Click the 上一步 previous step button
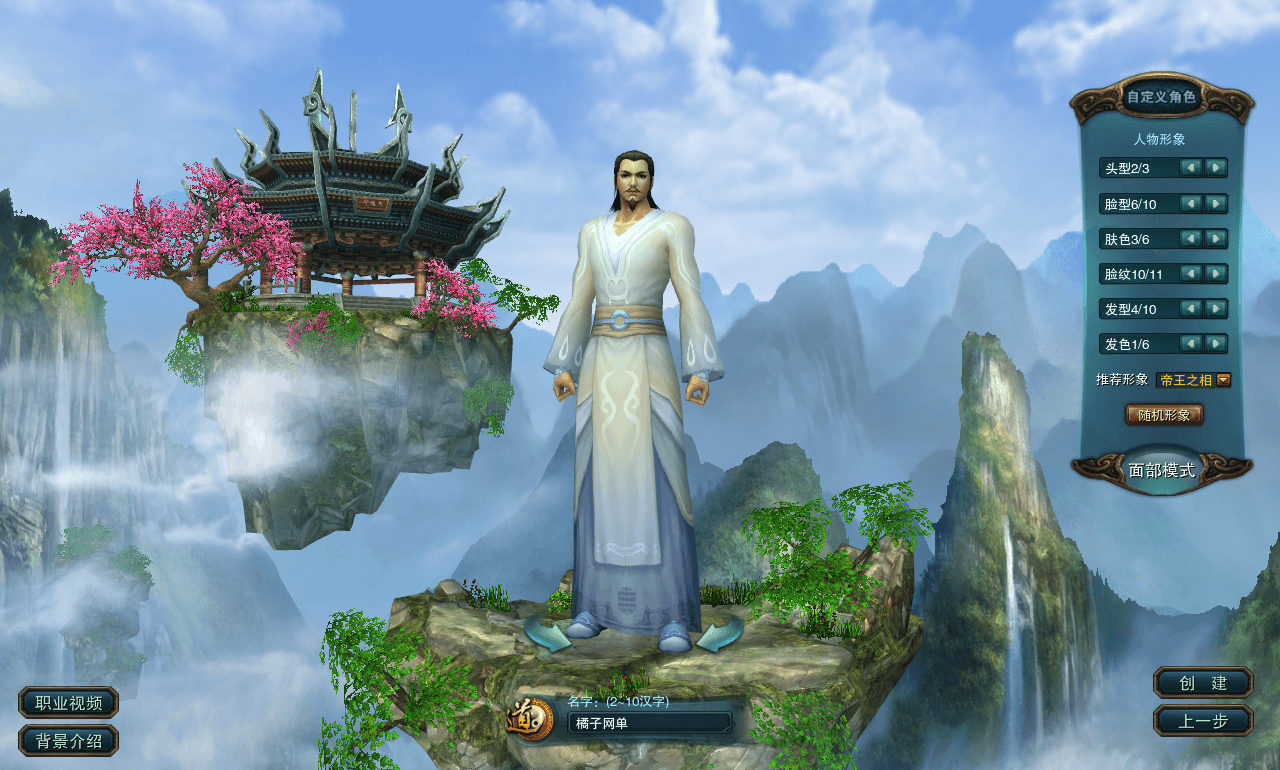This screenshot has width=1280, height=770. click(x=1201, y=720)
